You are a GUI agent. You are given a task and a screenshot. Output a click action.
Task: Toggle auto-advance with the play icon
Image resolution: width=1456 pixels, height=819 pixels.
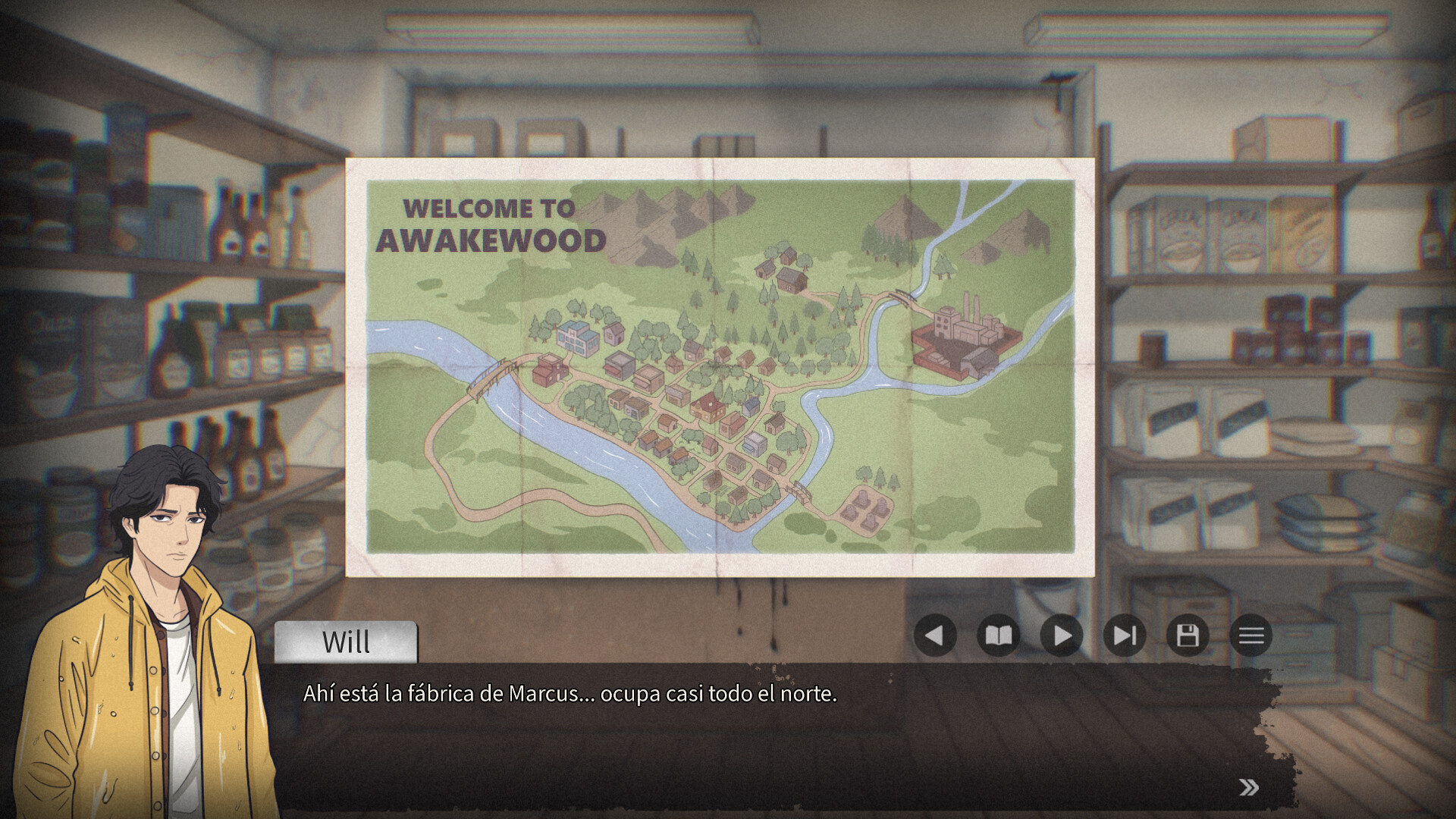coord(1062,635)
